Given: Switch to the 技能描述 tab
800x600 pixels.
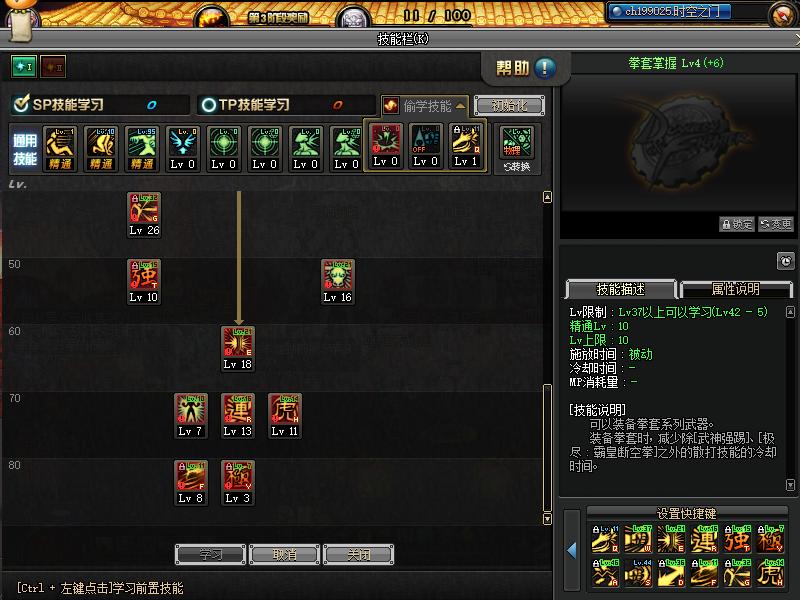Looking at the screenshot, I should [621, 289].
